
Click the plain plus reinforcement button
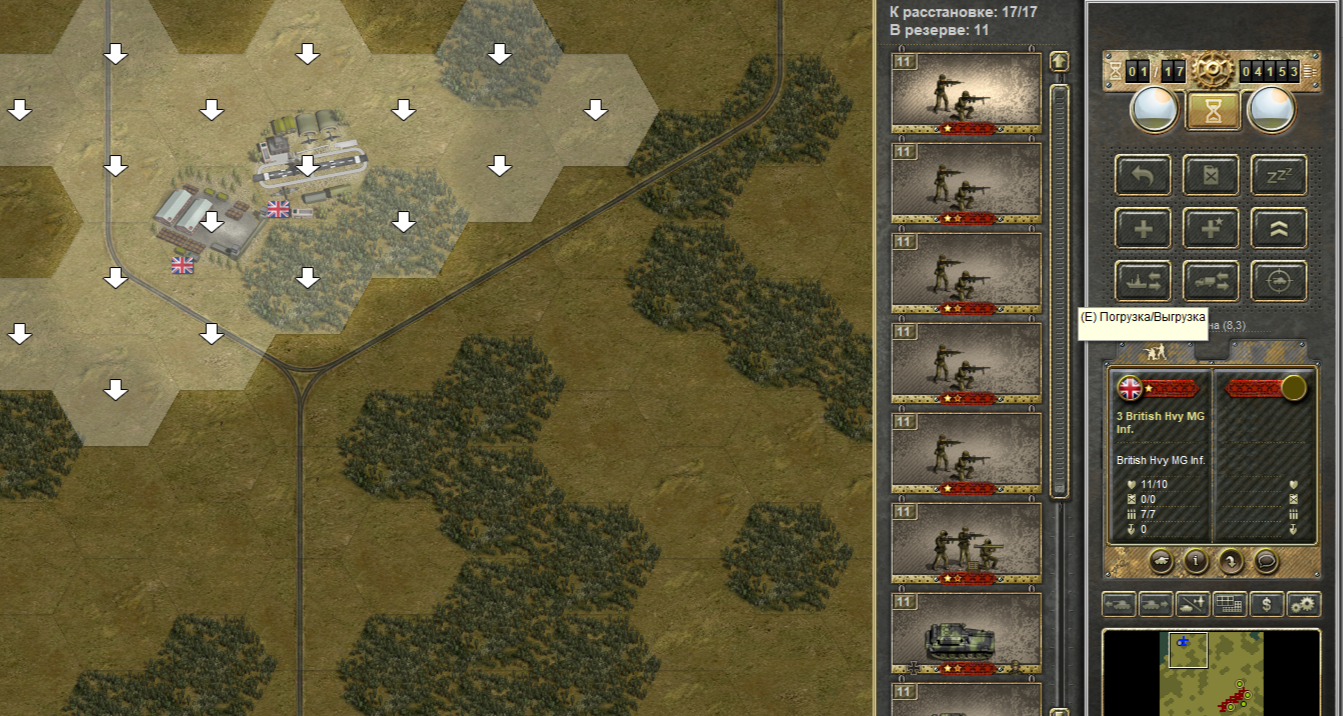1143,228
